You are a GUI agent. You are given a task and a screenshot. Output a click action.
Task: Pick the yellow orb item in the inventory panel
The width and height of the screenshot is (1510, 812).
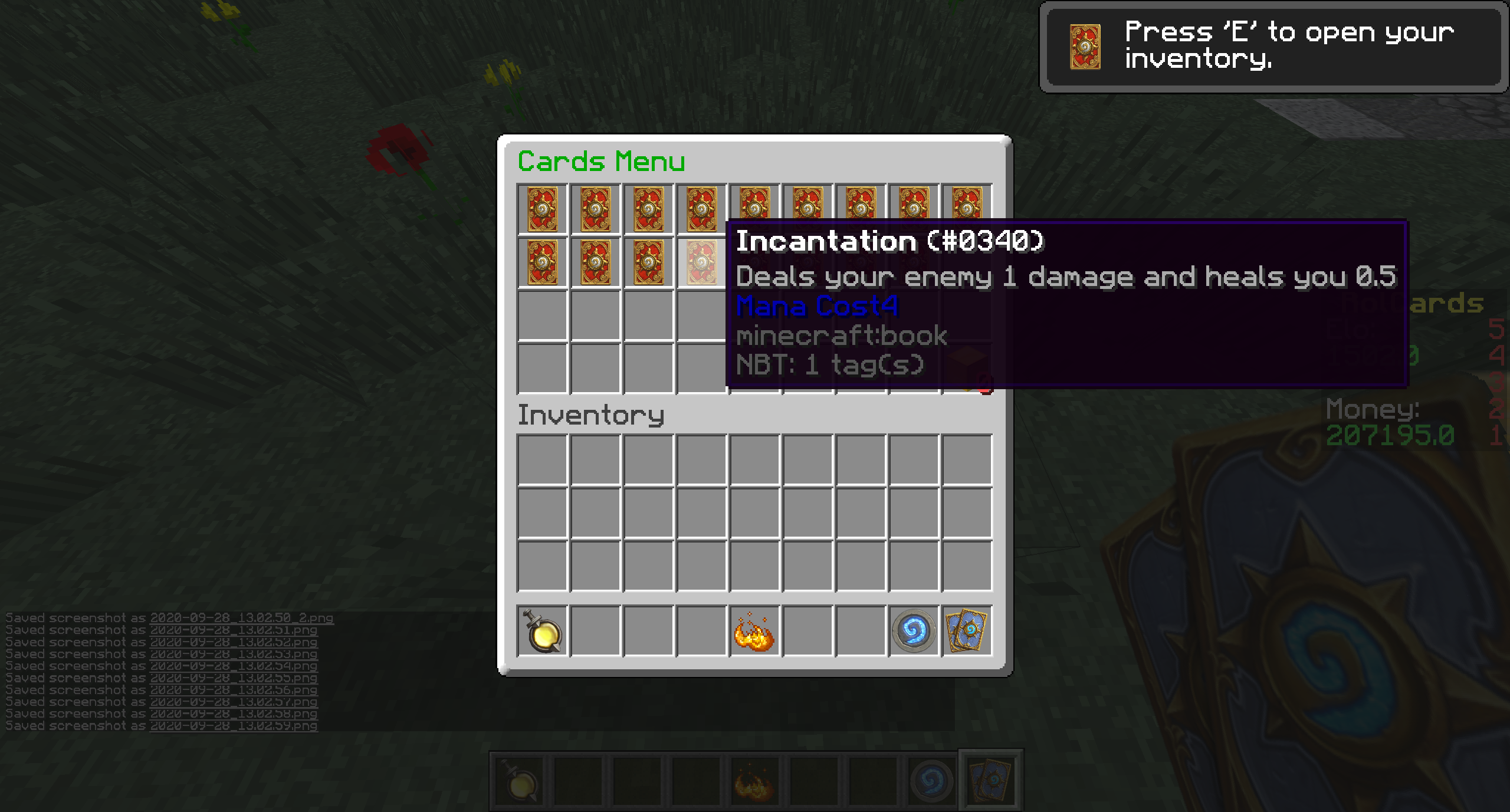[543, 631]
